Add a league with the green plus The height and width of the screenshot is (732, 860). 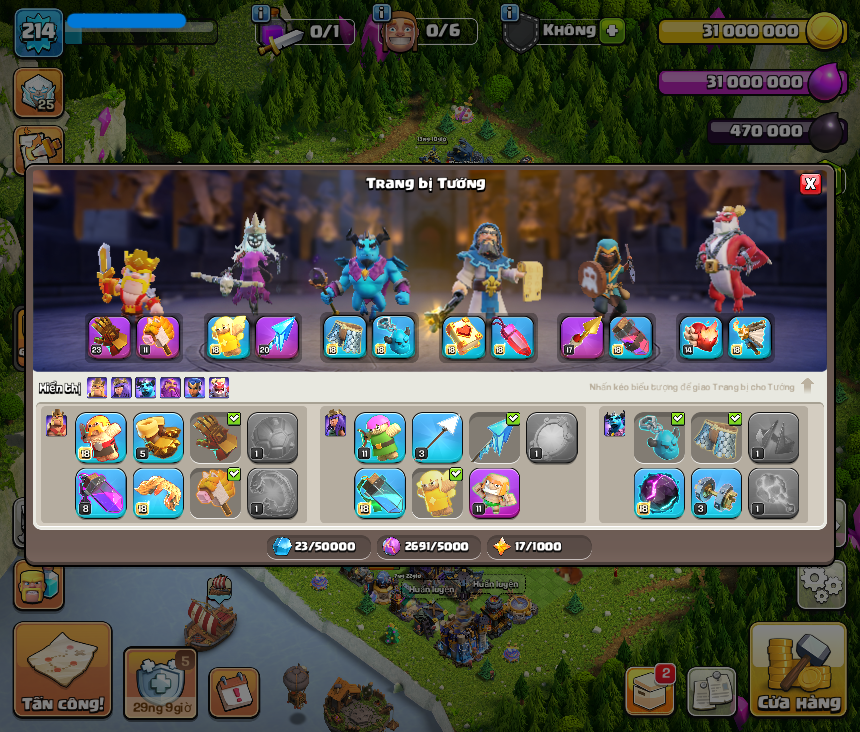(612, 31)
